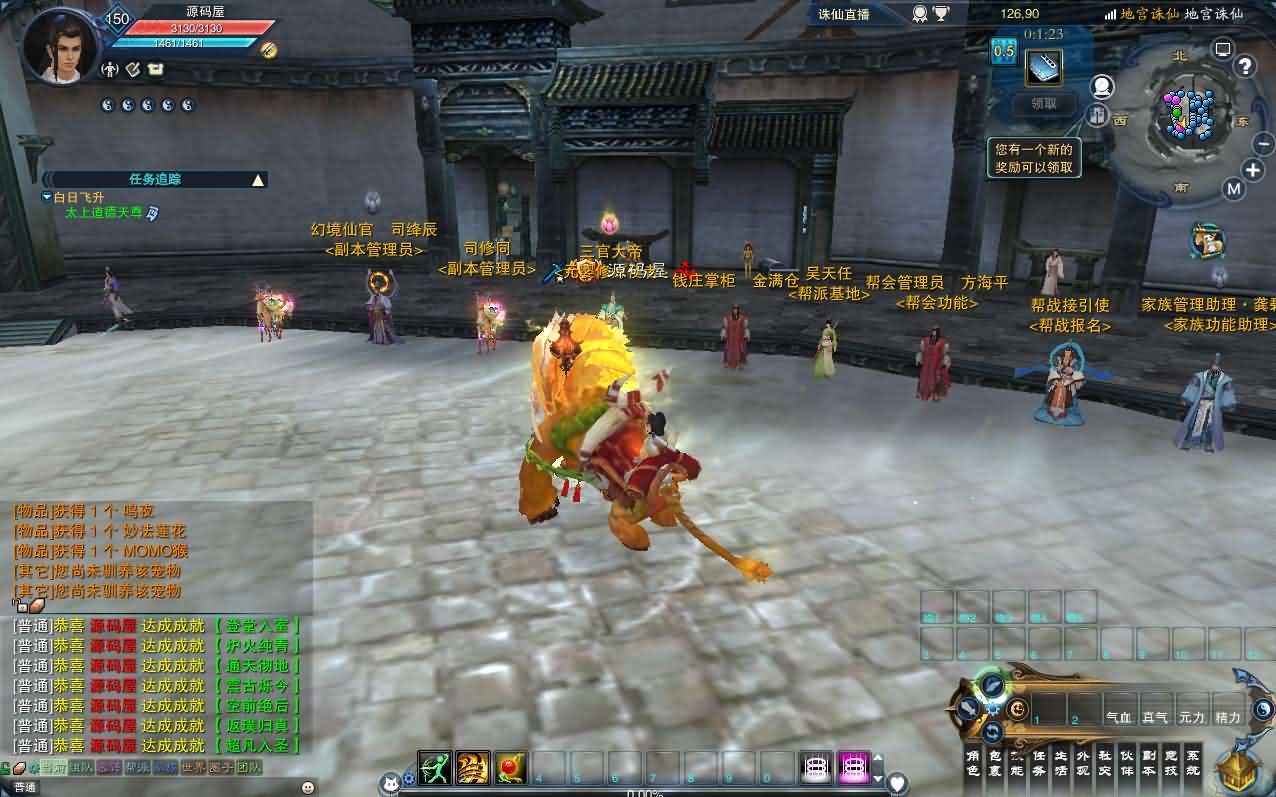The width and height of the screenshot is (1276, 797).
Task: Zoom in the minimap with plus button
Action: click(1253, 170)
